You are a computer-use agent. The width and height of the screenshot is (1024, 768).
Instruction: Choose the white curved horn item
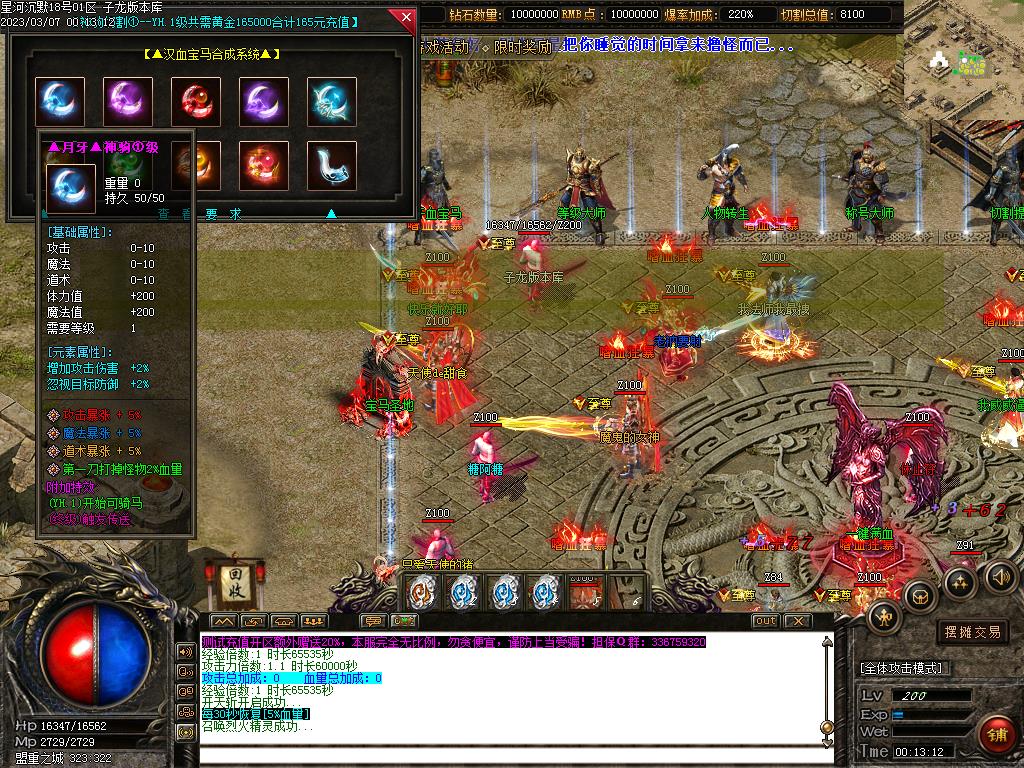click(331, 164)
